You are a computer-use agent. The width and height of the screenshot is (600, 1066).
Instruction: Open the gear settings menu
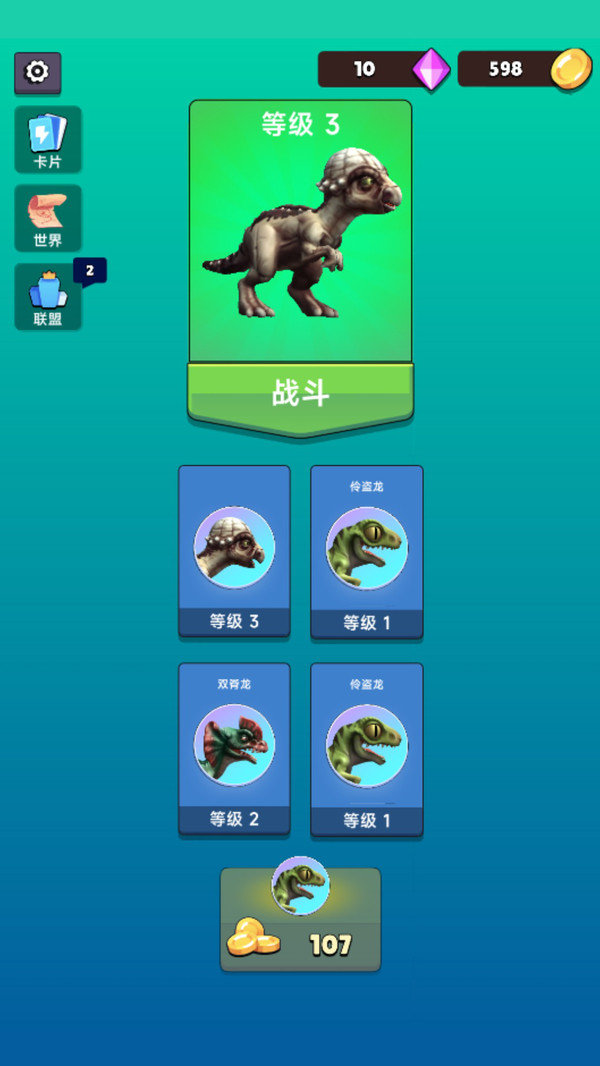point(37,72)
